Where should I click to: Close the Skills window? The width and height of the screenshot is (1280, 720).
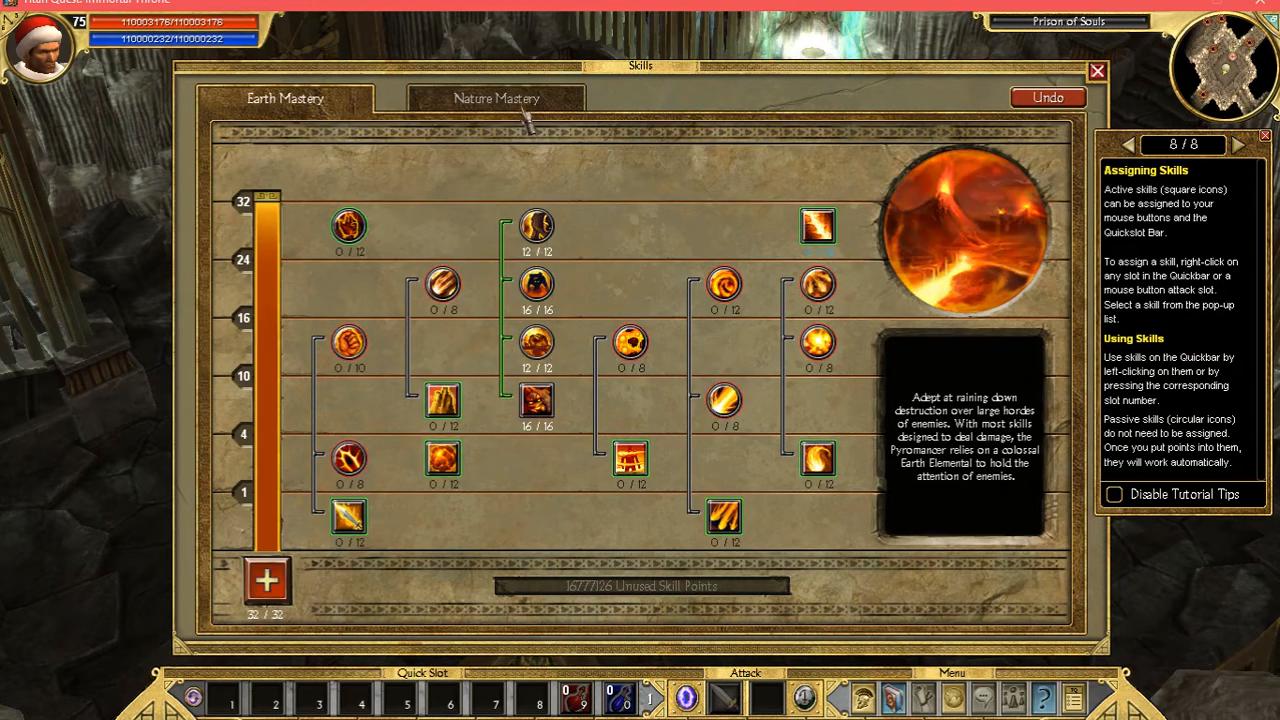[x=1097, y=71]
